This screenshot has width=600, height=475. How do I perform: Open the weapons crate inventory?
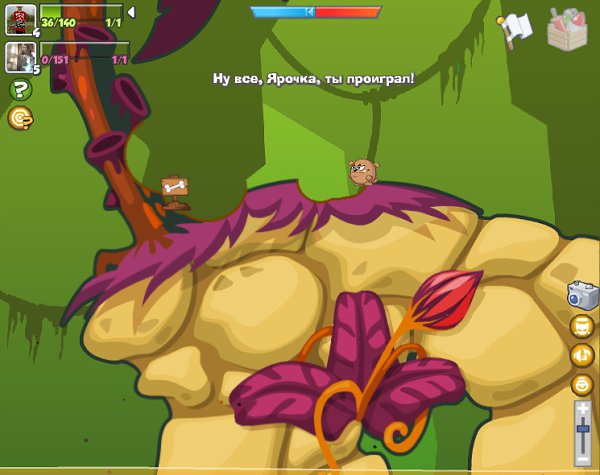(x=568, y=28)
